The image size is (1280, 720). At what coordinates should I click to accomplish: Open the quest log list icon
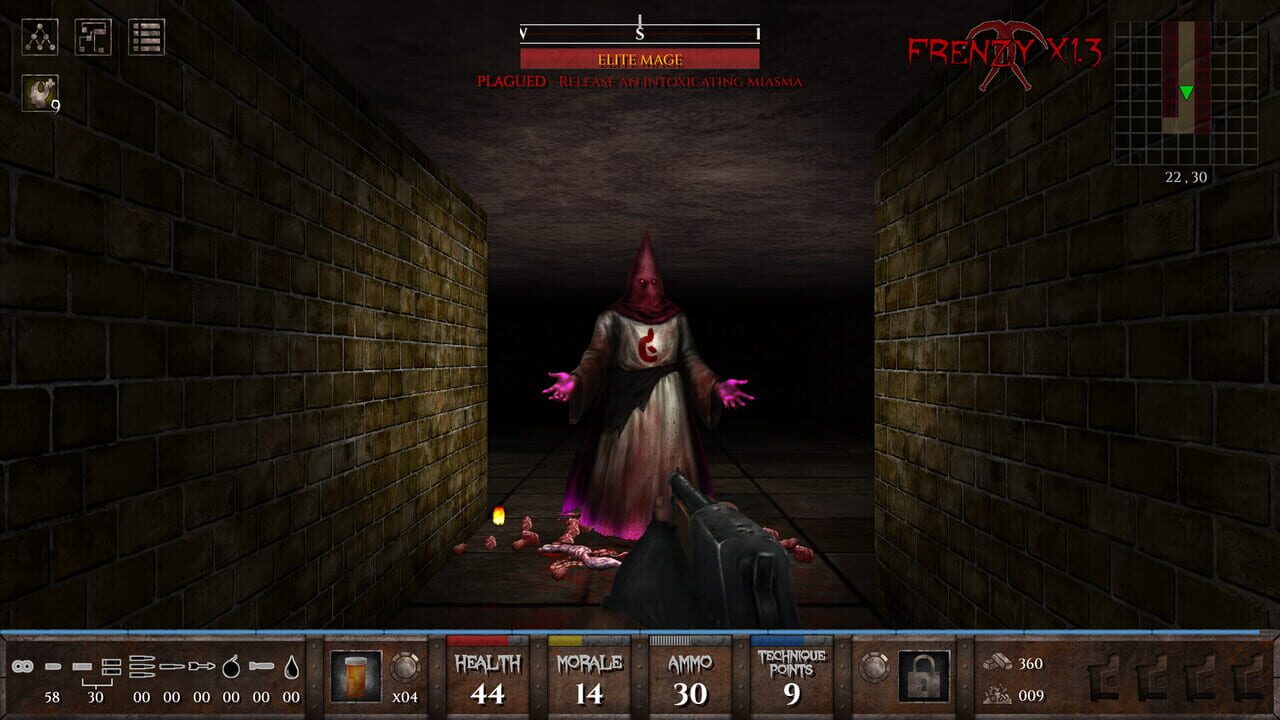(x=146, y=36)
